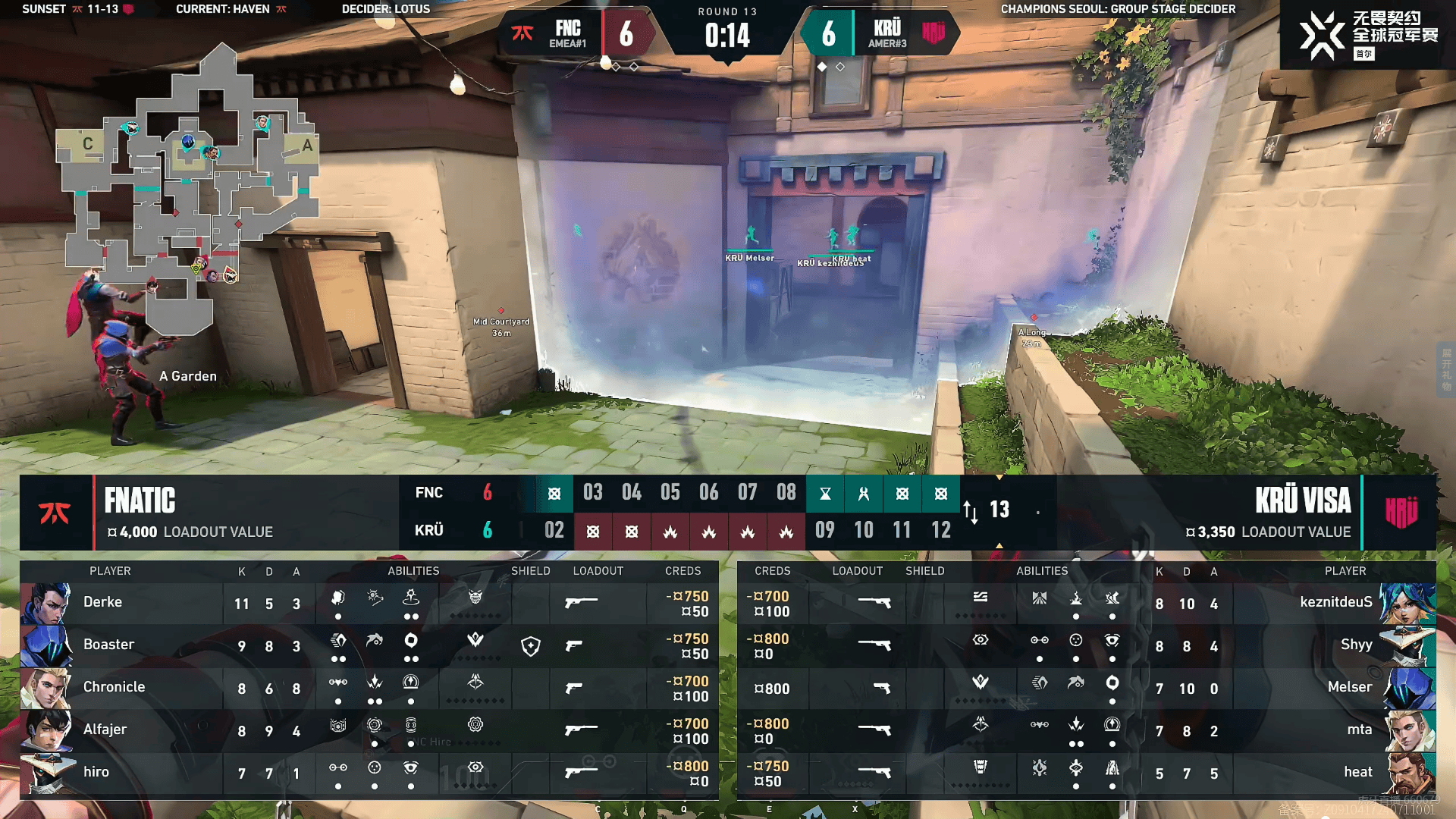1456x819 pixels.
Task: Select round 03 in the round history
Action: [592, 493]
